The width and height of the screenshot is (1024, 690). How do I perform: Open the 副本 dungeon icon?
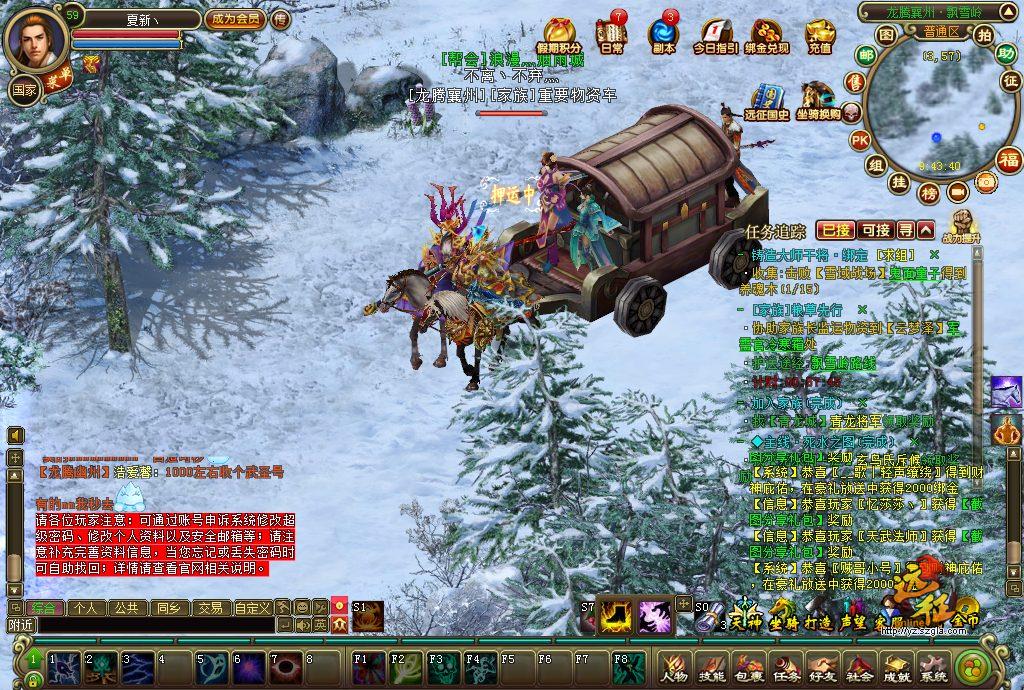[662, 35]
